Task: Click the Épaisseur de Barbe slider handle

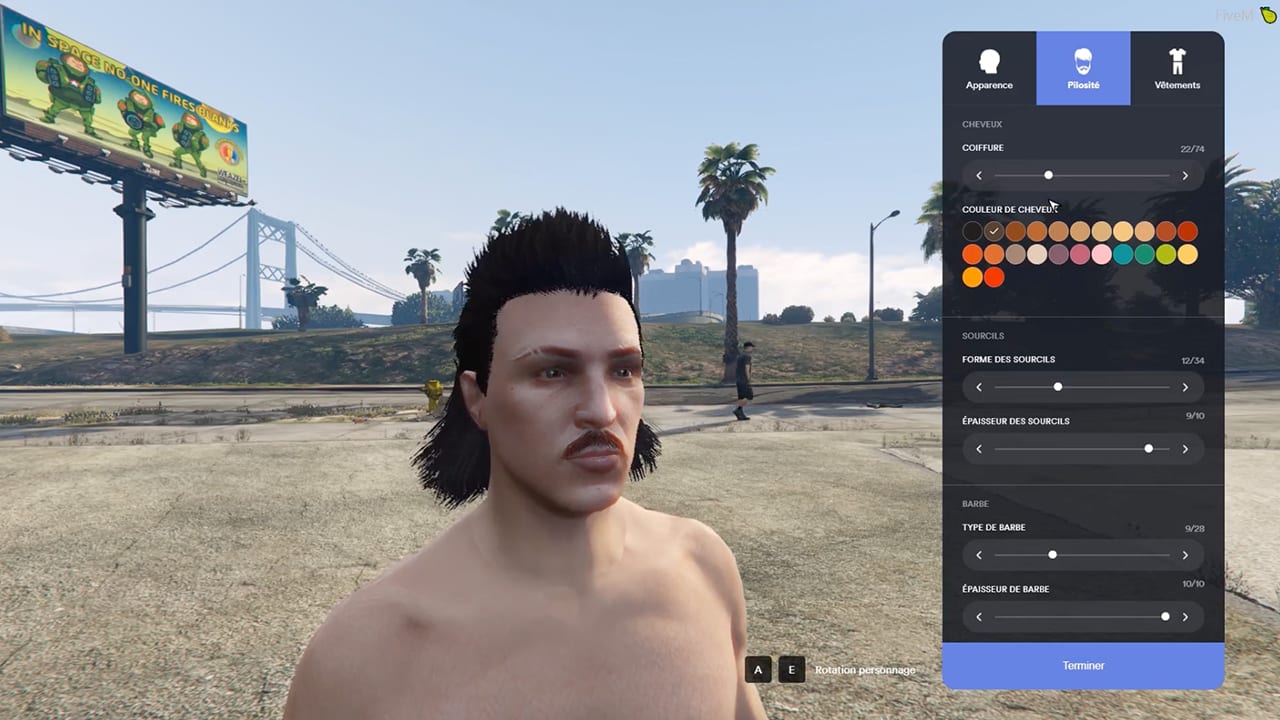Action: 1165,617
